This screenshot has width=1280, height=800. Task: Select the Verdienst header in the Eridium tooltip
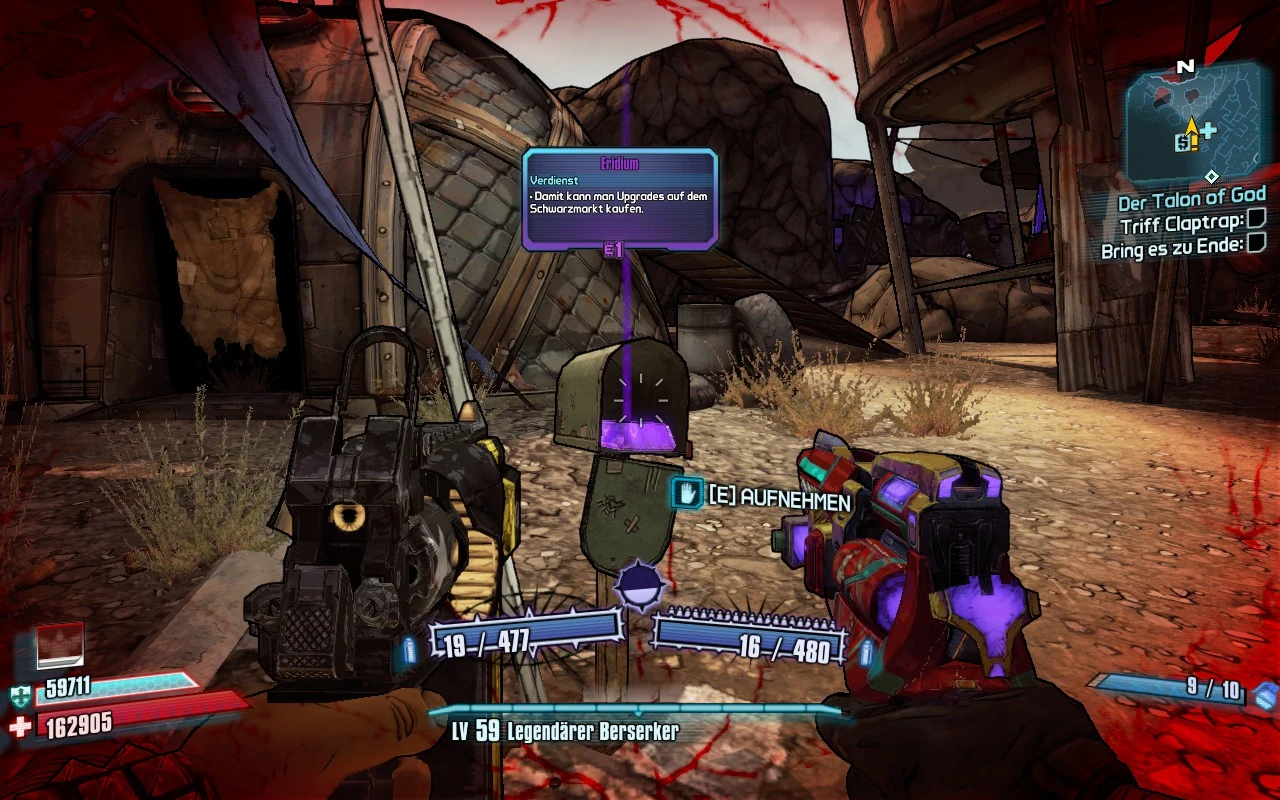coord(553,181)
